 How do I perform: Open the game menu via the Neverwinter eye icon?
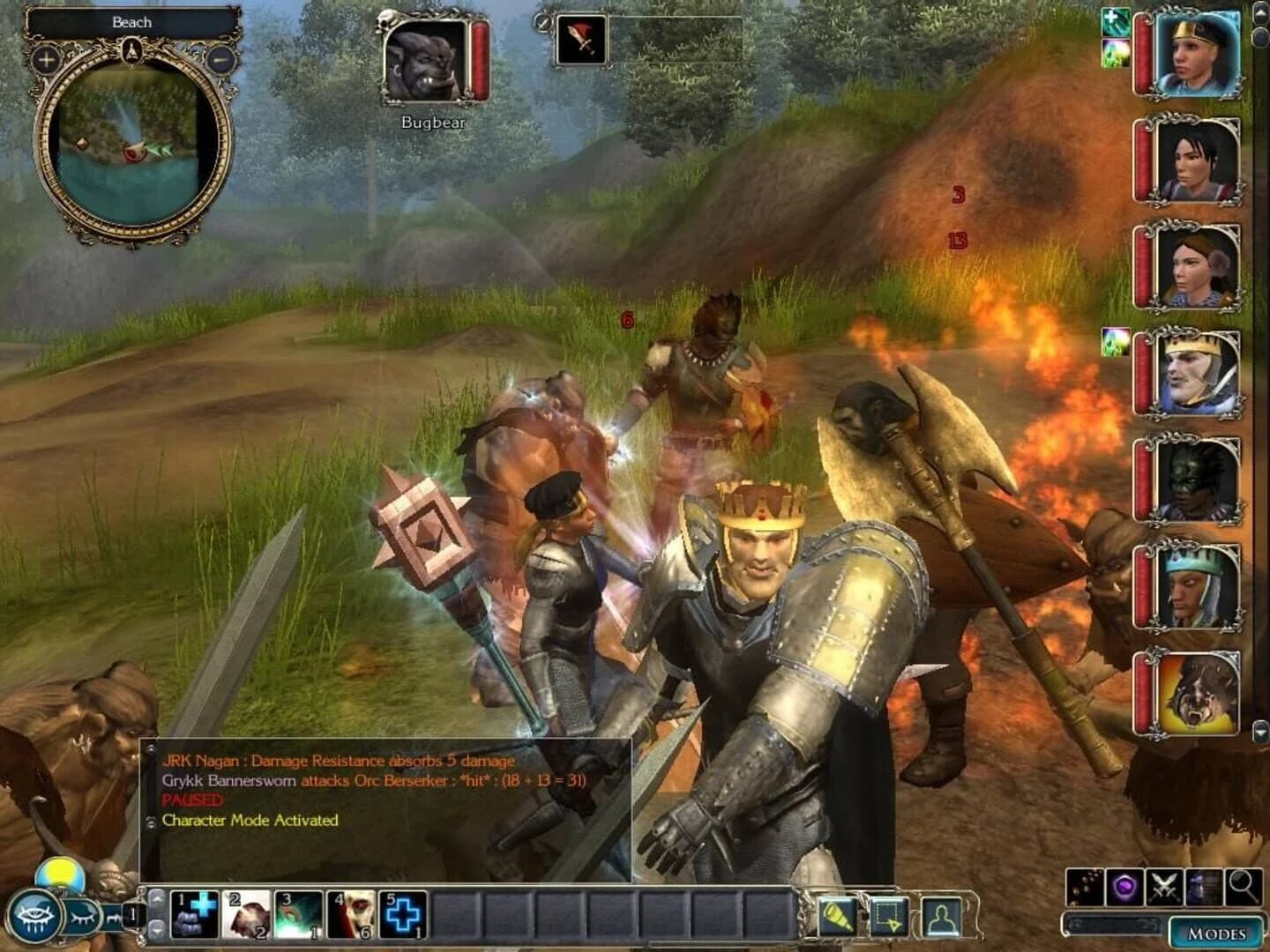[x=34, y=915]
